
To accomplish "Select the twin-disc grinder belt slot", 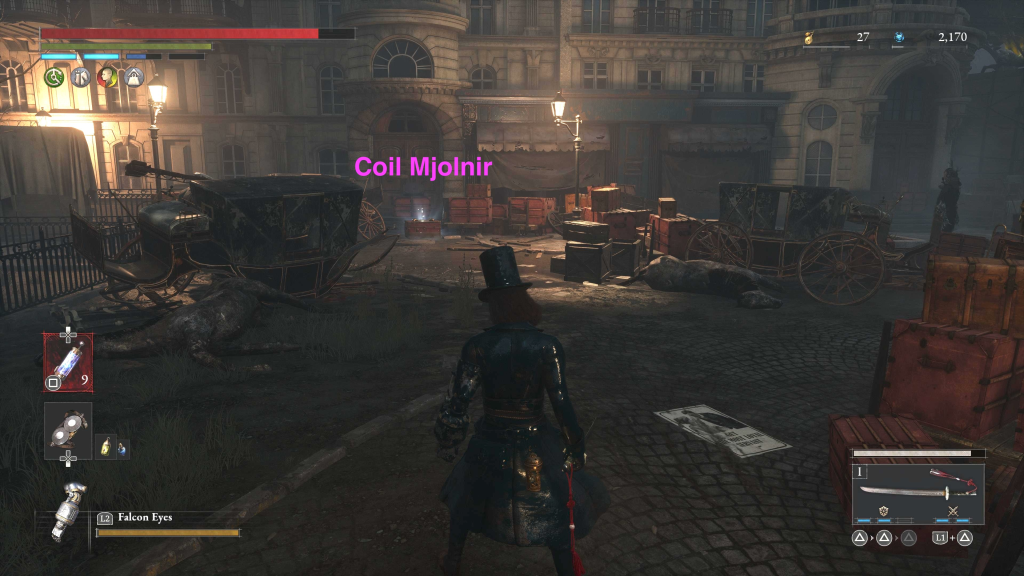I will click(68, 430).
